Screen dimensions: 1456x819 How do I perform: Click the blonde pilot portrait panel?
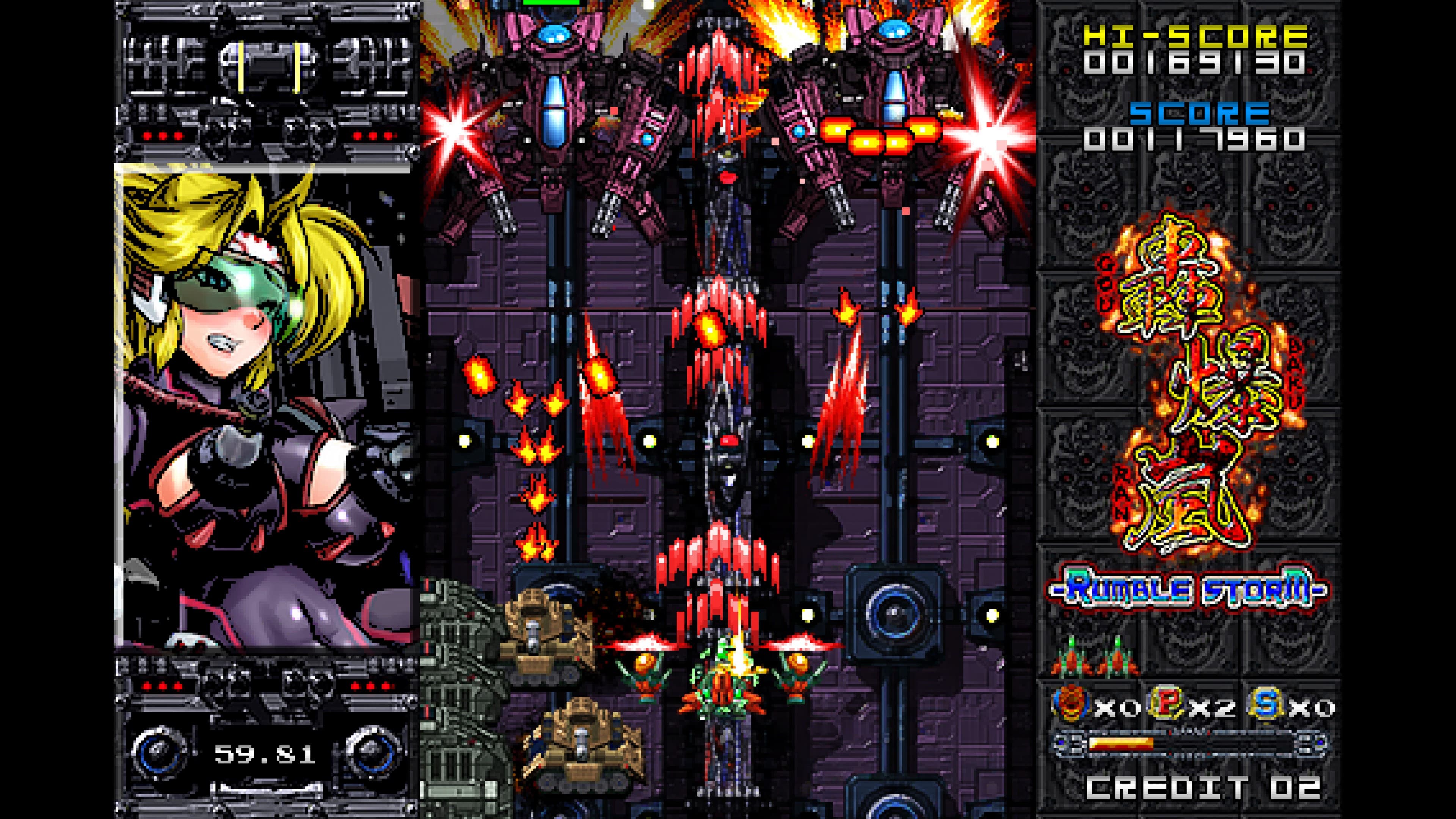click(263, 407)
